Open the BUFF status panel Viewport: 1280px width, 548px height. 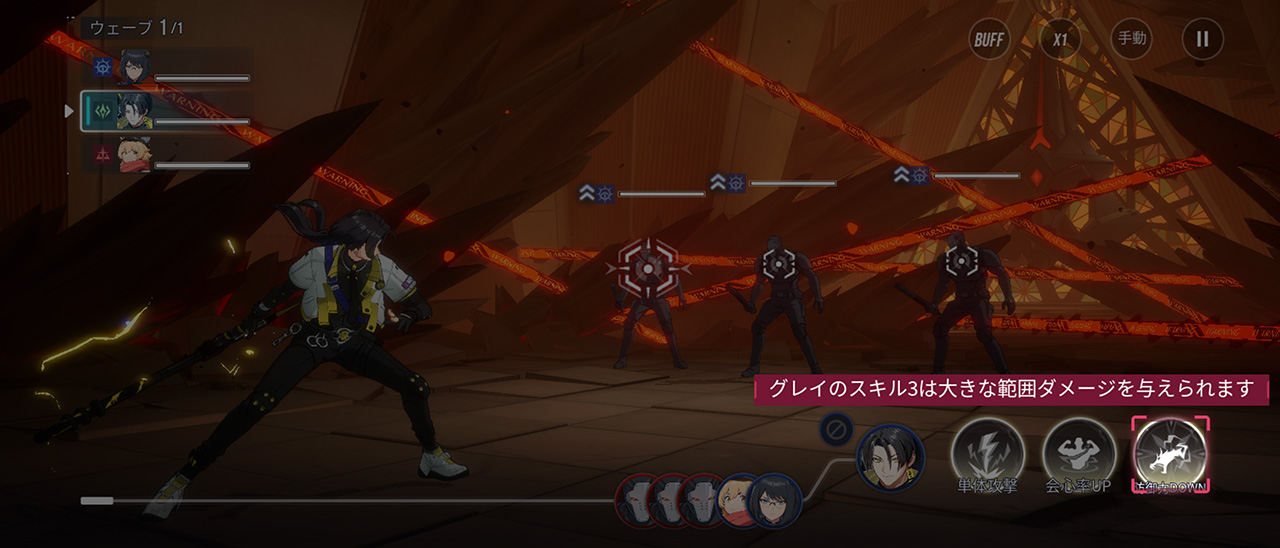989,40
